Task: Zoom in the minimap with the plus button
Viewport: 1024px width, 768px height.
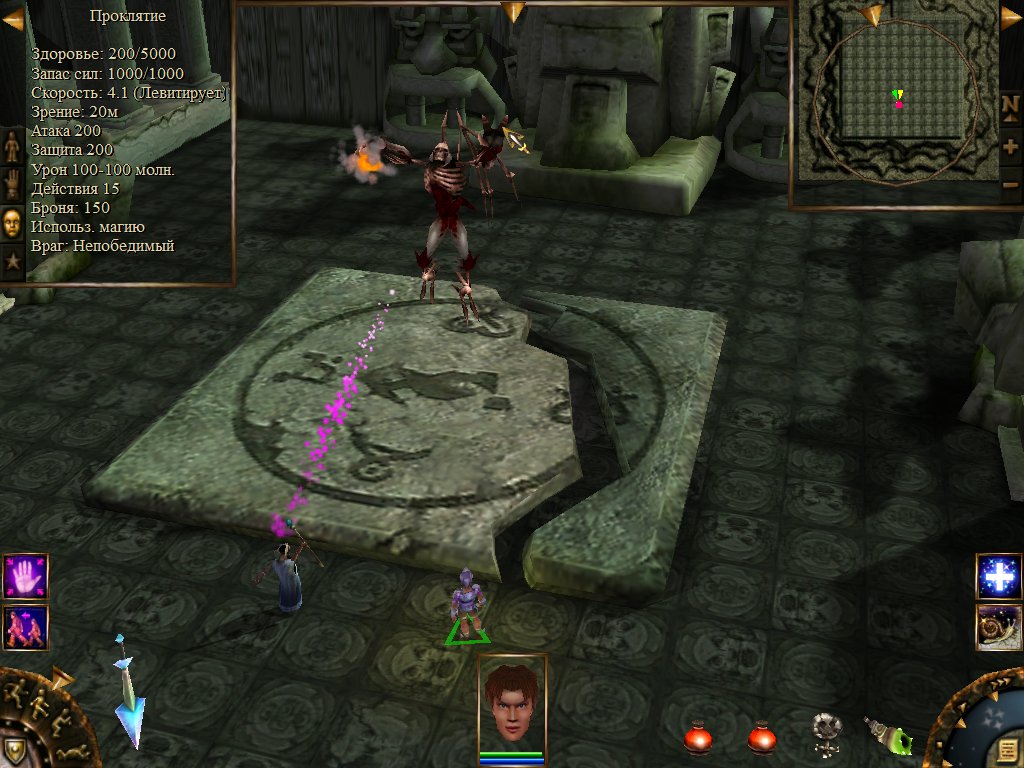Action: click(x=1011, y=147)
